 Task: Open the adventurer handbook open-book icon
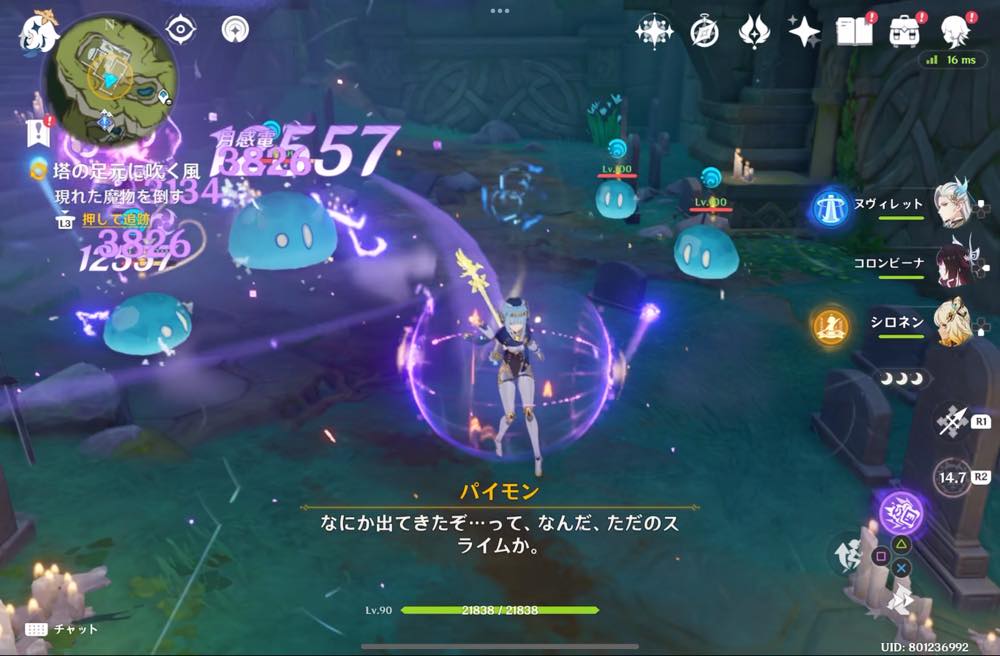[x=855, y=31]
